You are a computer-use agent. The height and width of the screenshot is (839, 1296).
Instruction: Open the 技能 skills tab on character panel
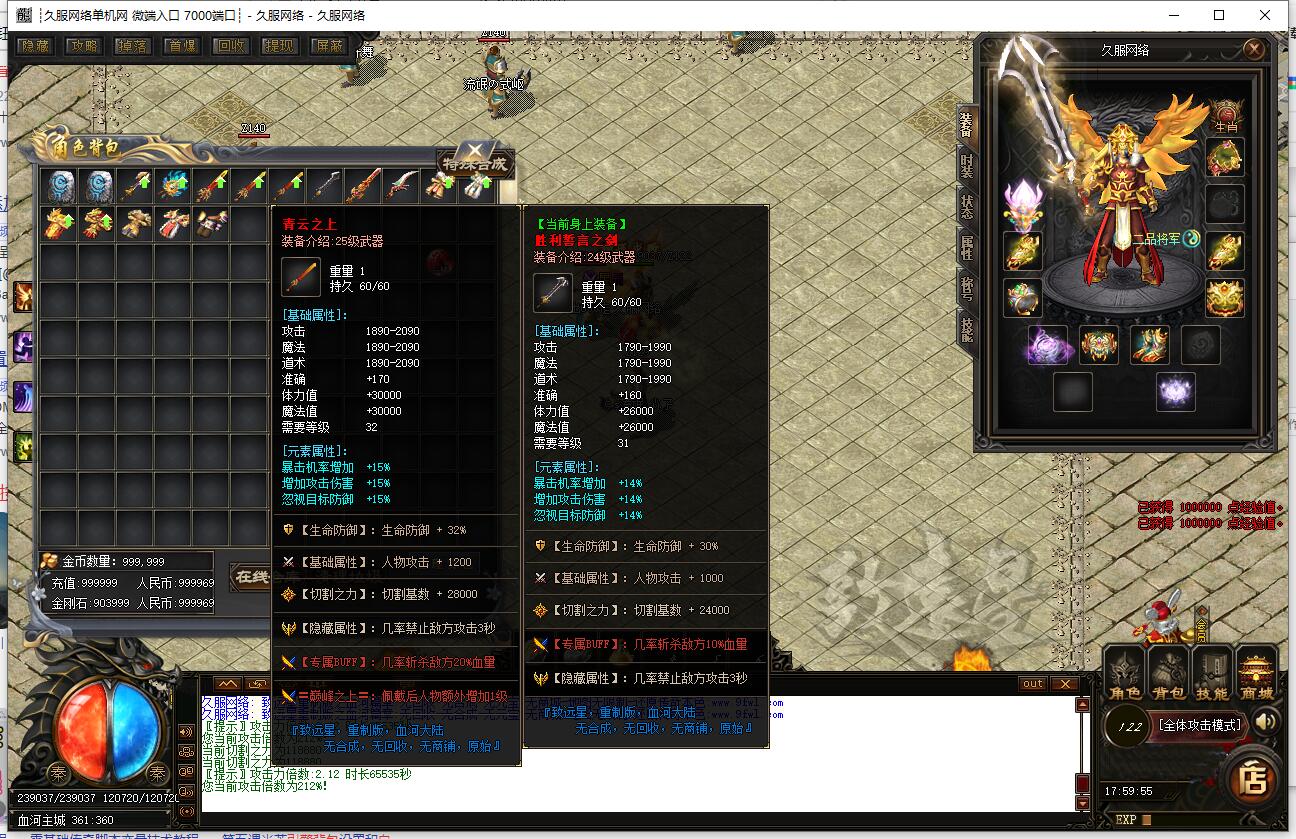(x=966, y=329)
